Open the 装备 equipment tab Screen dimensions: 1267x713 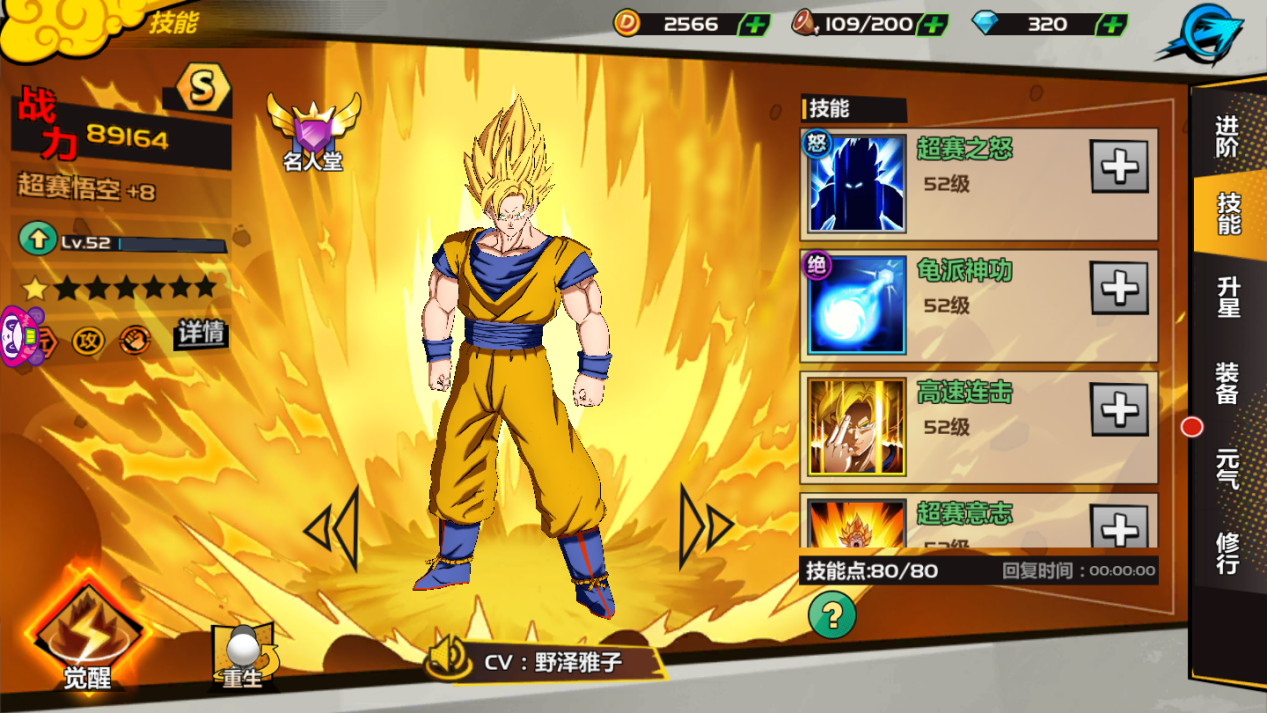[1228, 383]
